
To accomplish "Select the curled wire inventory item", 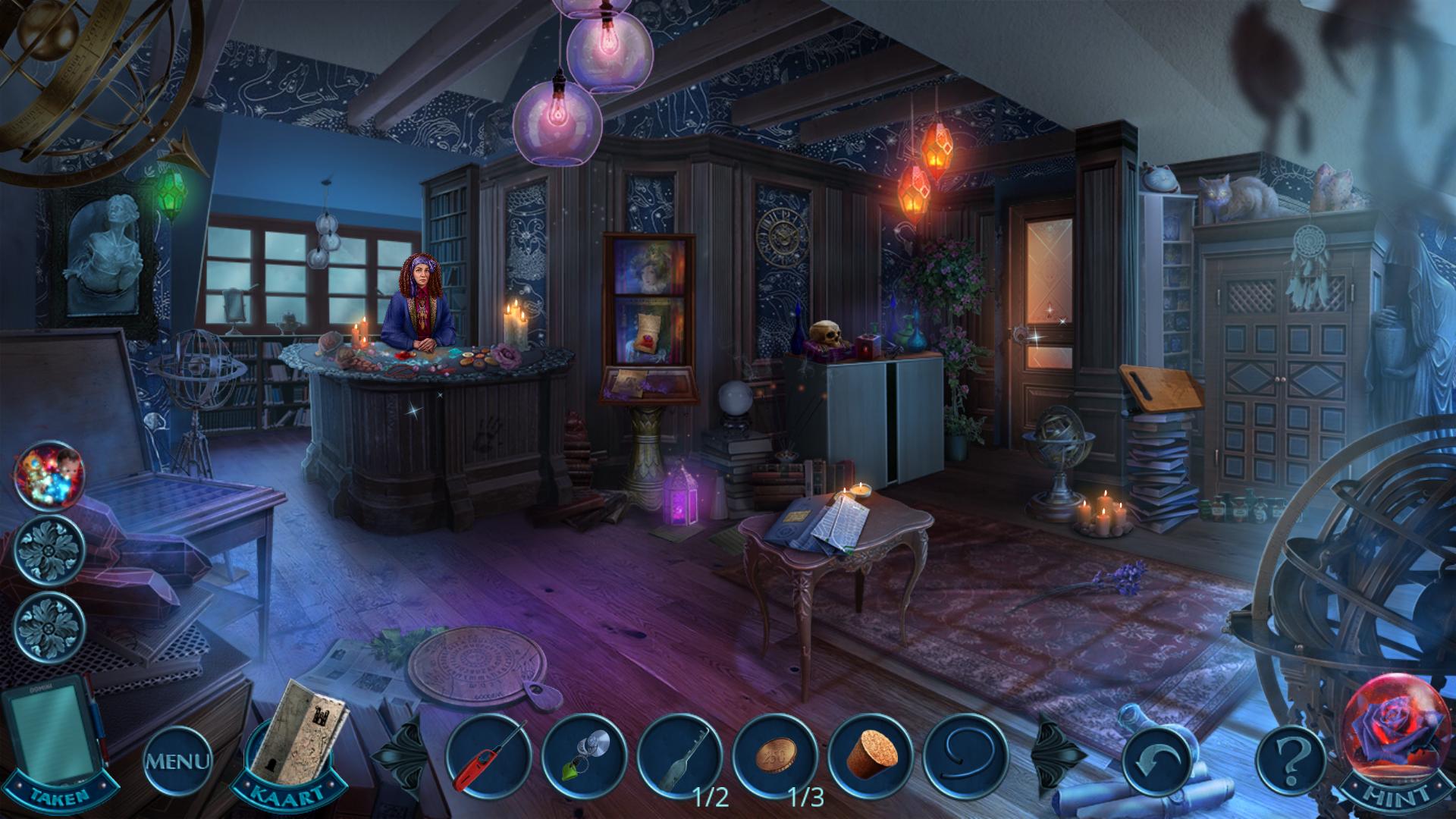I will pos(967,755).
